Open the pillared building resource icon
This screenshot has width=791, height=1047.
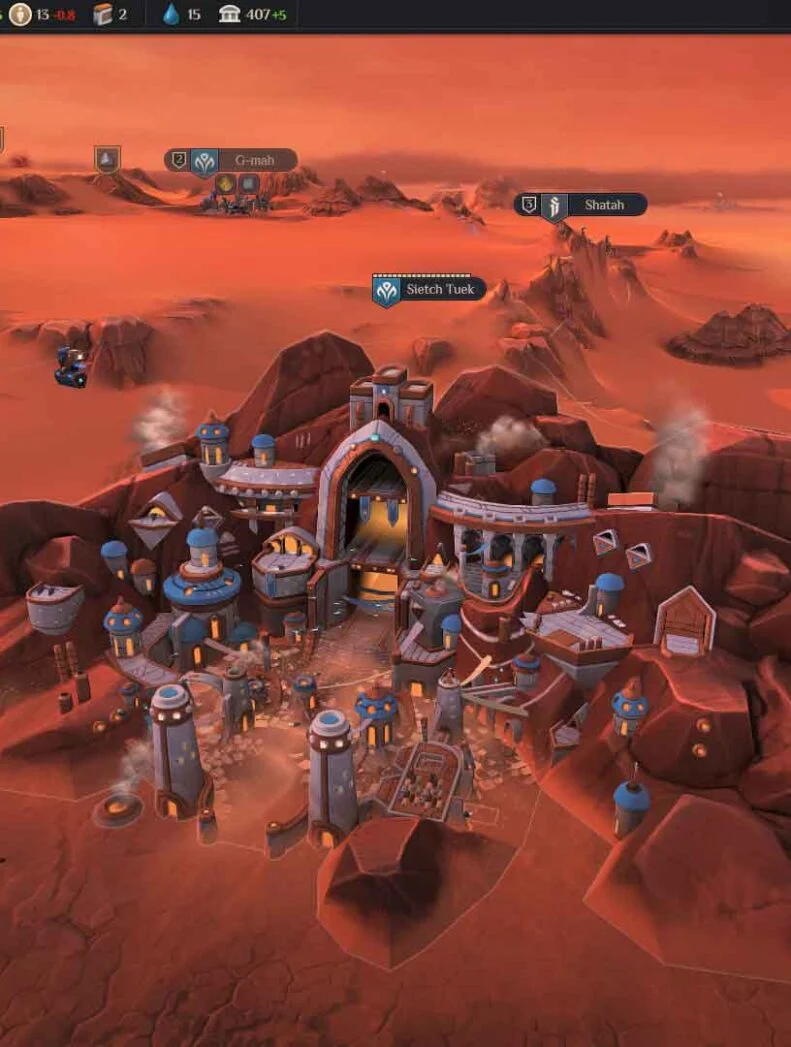point(230,15)
